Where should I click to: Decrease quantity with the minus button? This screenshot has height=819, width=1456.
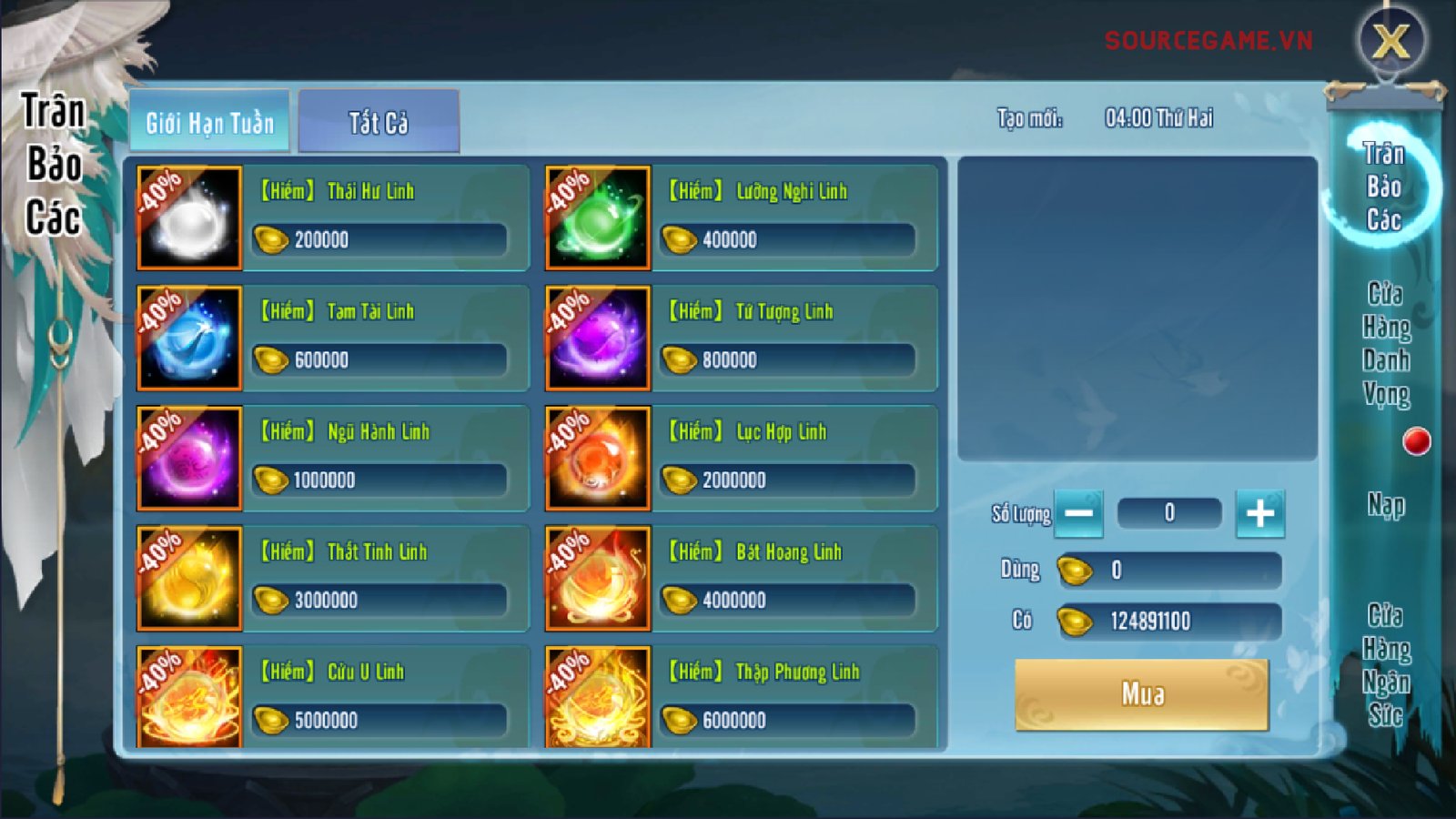[1079, 513]
